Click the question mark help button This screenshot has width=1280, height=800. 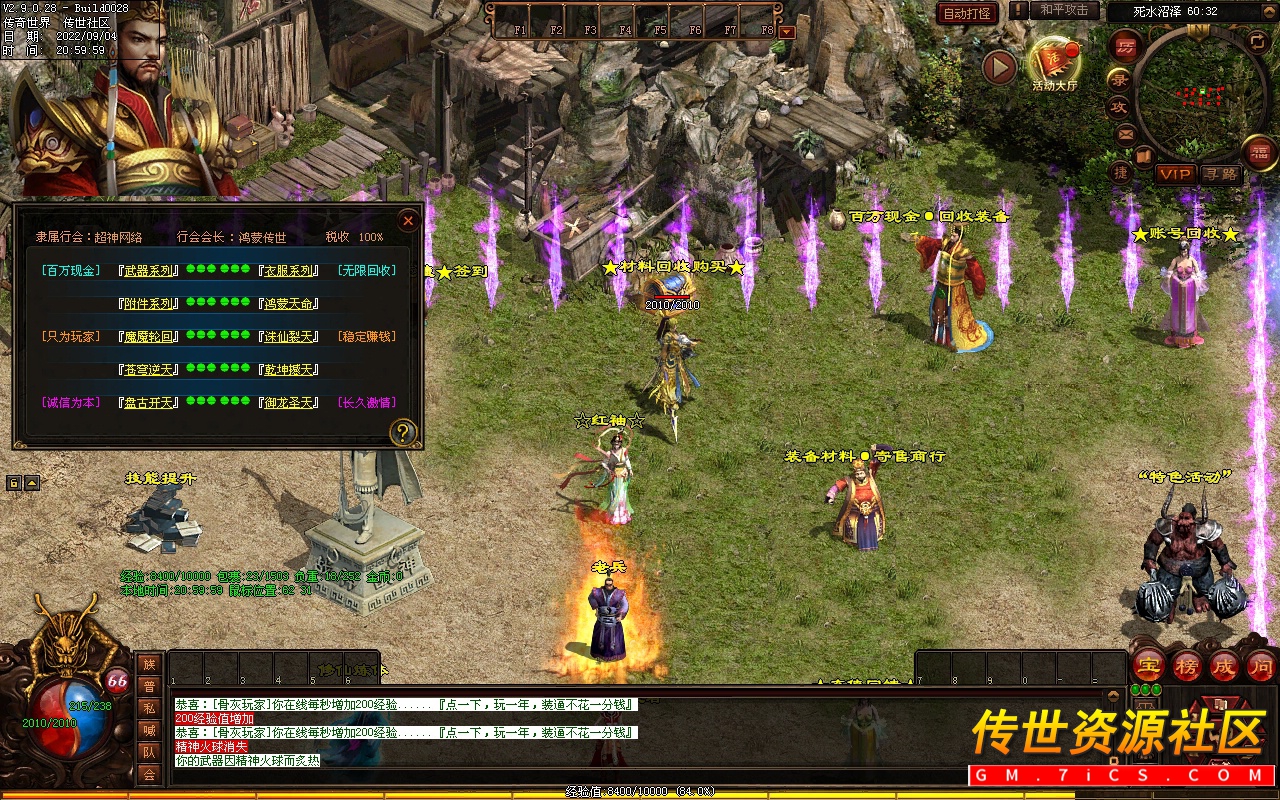coord(403,432)
